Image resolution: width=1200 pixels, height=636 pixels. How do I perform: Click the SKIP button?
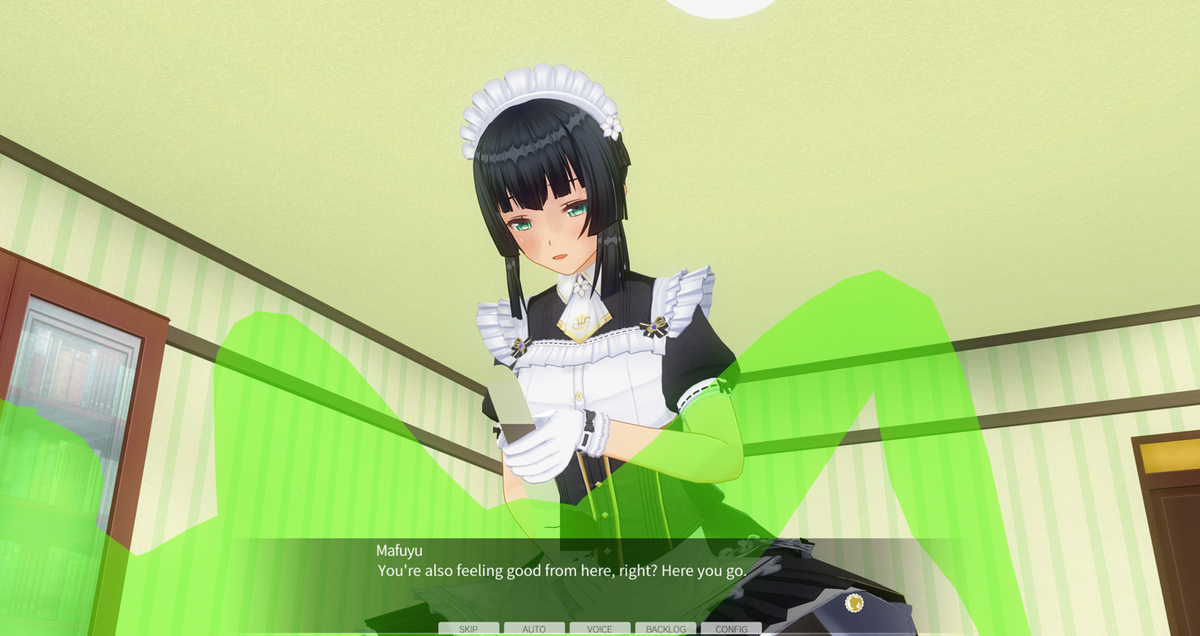click(468, 629)
